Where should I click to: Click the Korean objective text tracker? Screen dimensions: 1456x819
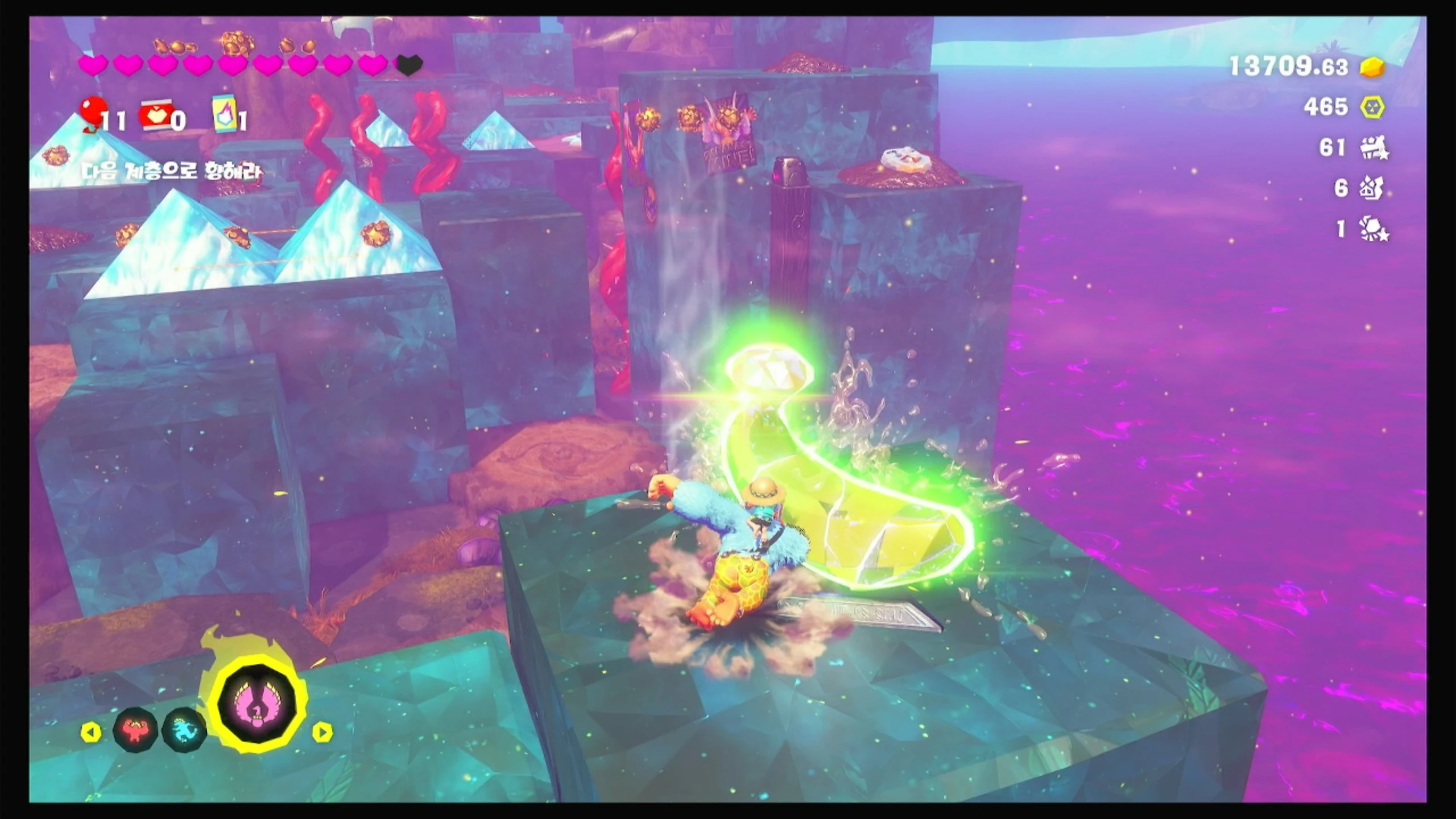171,171
